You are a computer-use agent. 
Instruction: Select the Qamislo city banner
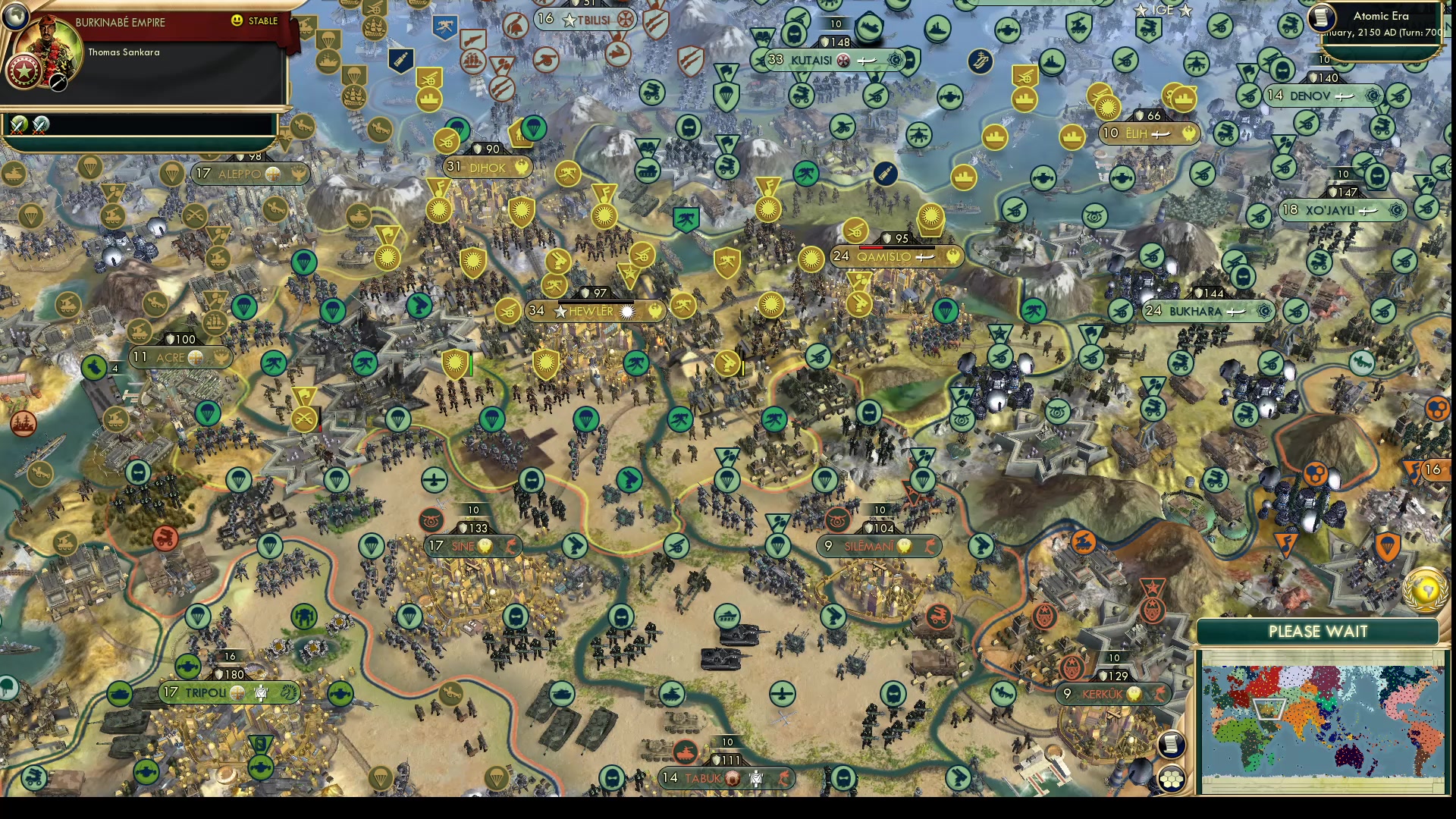click(x=895, y=256)
